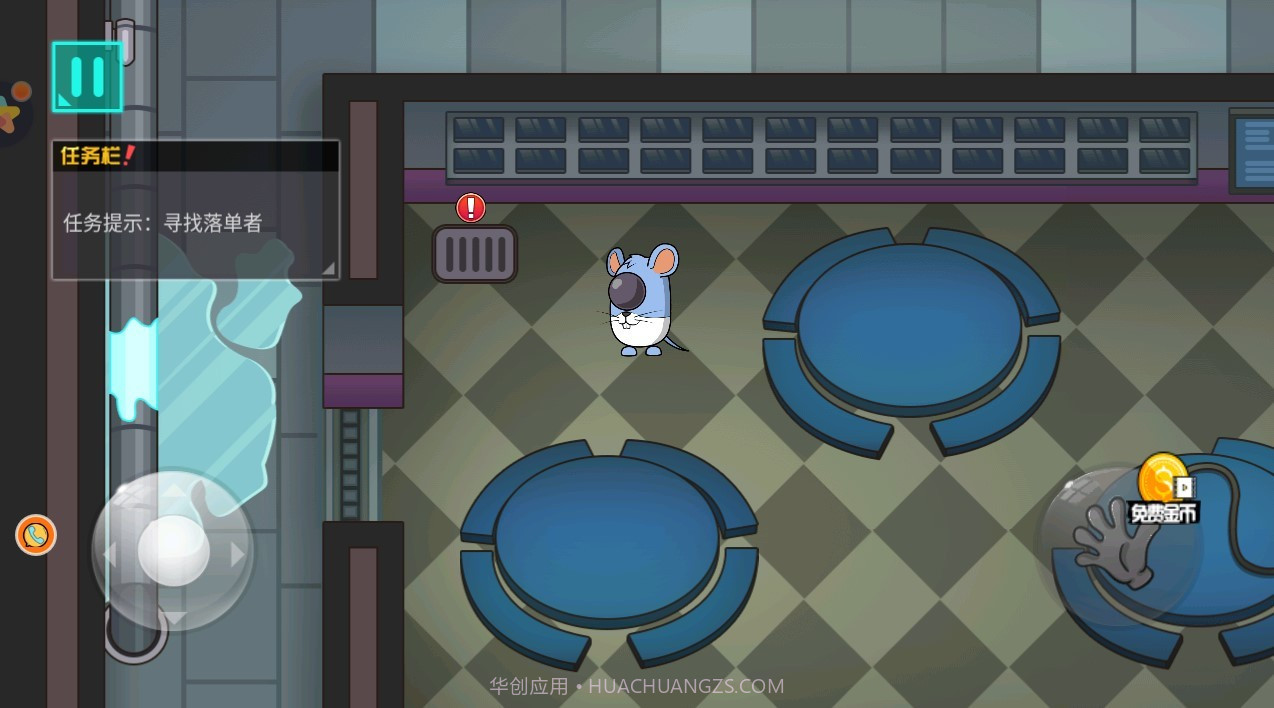The width and height of the screenshot is (1274, 708).
Task: Collapse the task panel corner arrow
Action: (x=328, y=268)
